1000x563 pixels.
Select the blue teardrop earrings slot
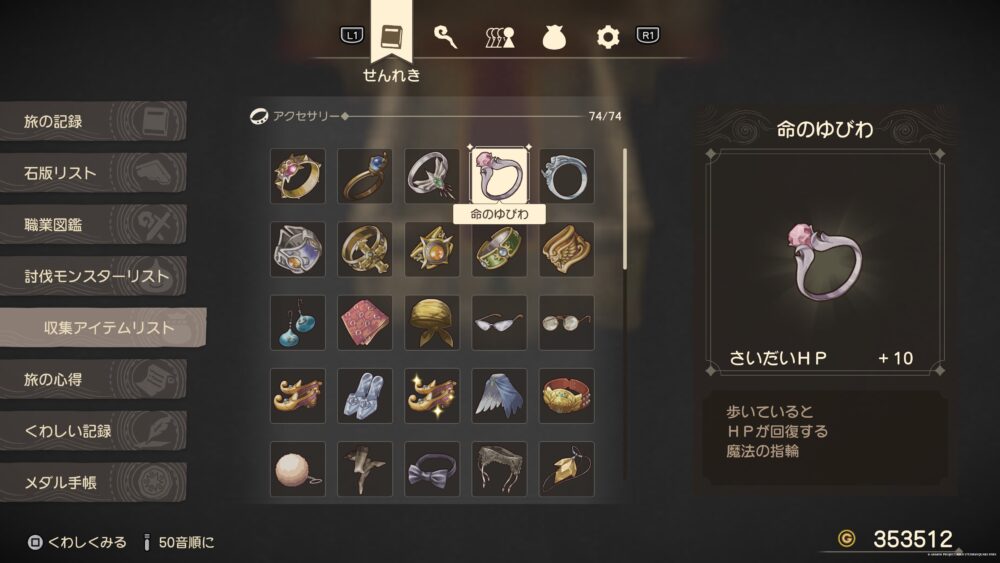click(297, 323)
